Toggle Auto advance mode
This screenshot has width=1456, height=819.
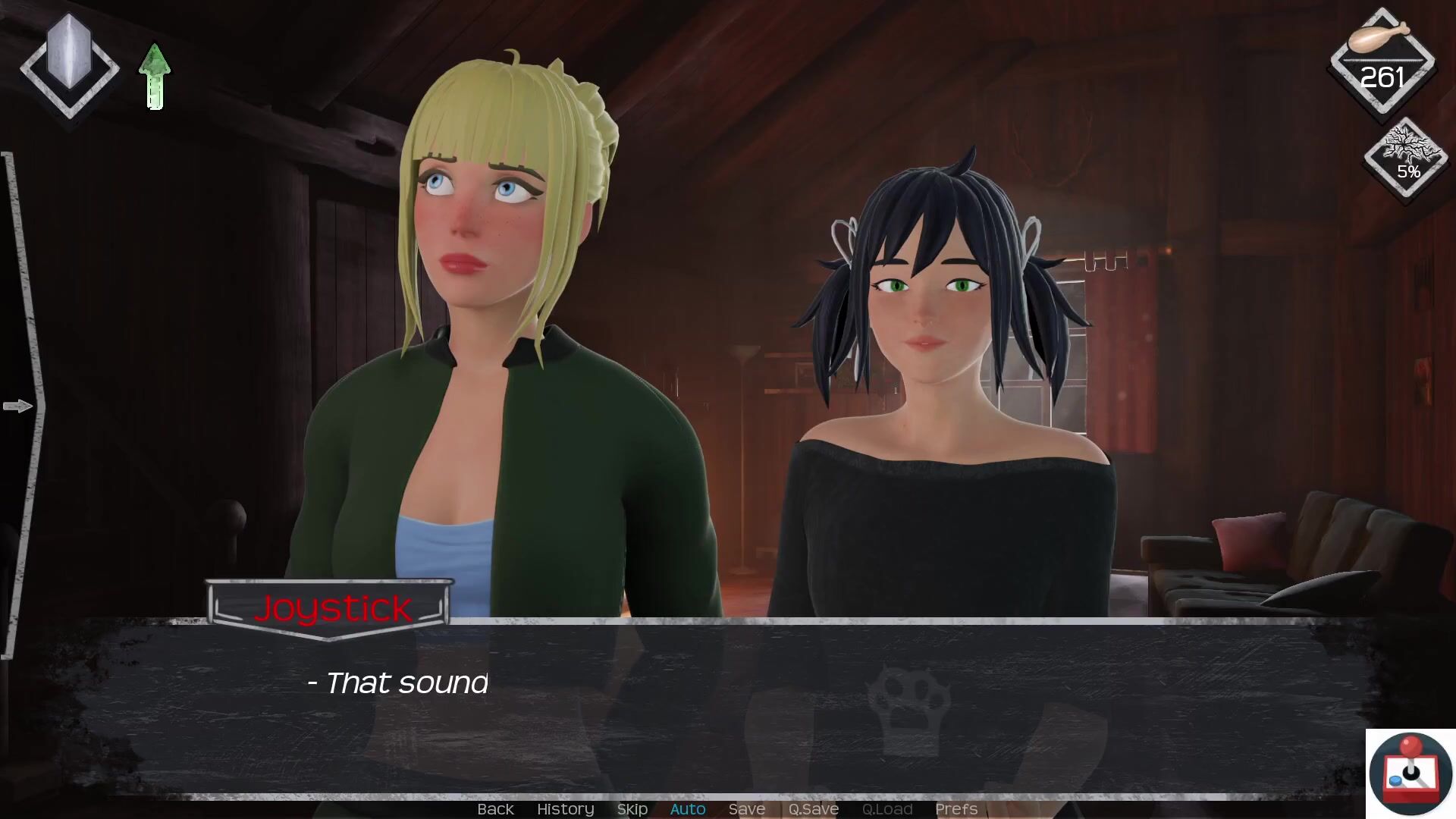(688, 809)
